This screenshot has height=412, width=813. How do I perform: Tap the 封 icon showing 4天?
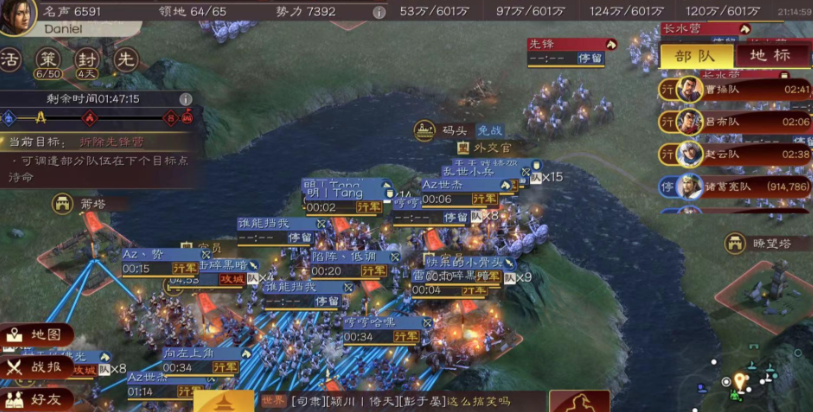click(x=87, y=59)
